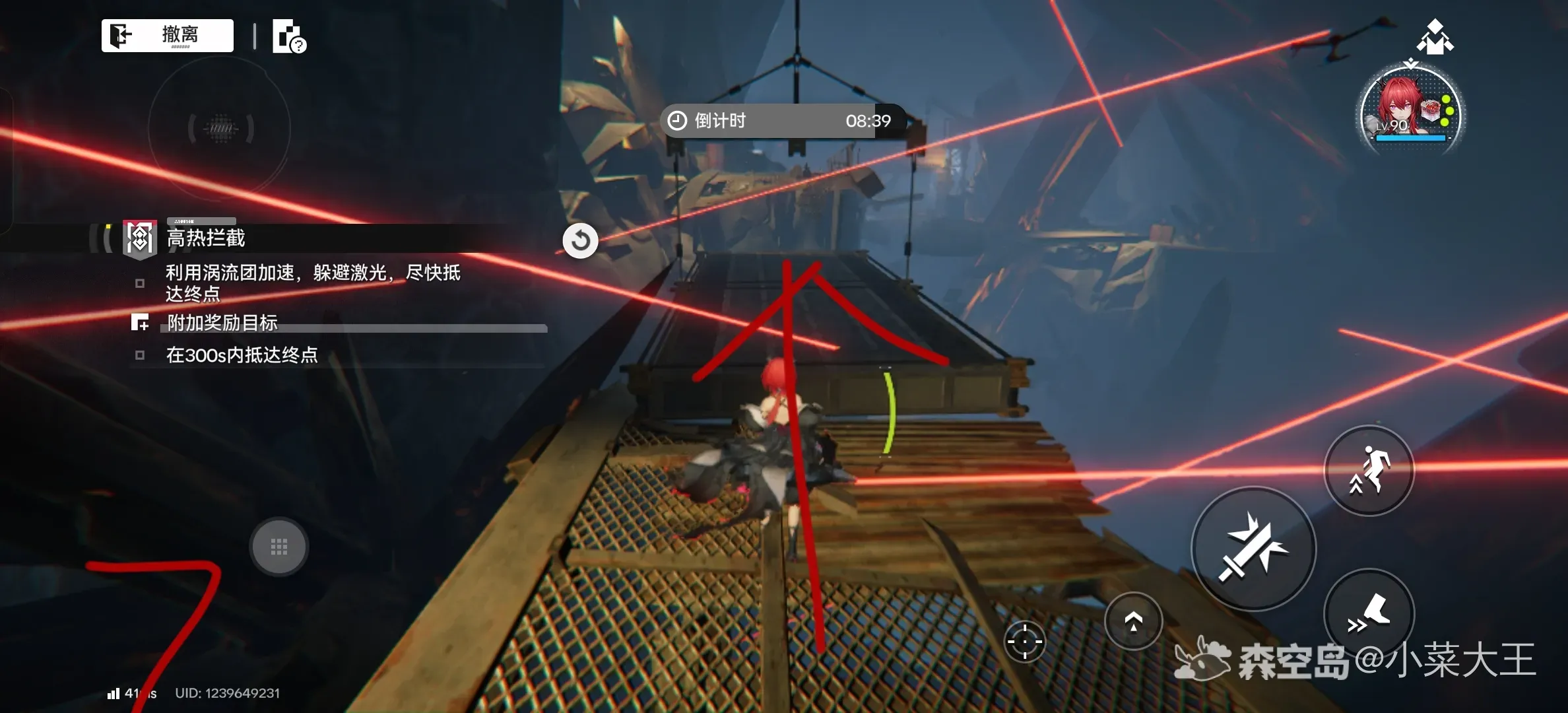Toggle the crosshair target lock icon
This screenshot has width=1568, height=713.
pos(1024,641)
